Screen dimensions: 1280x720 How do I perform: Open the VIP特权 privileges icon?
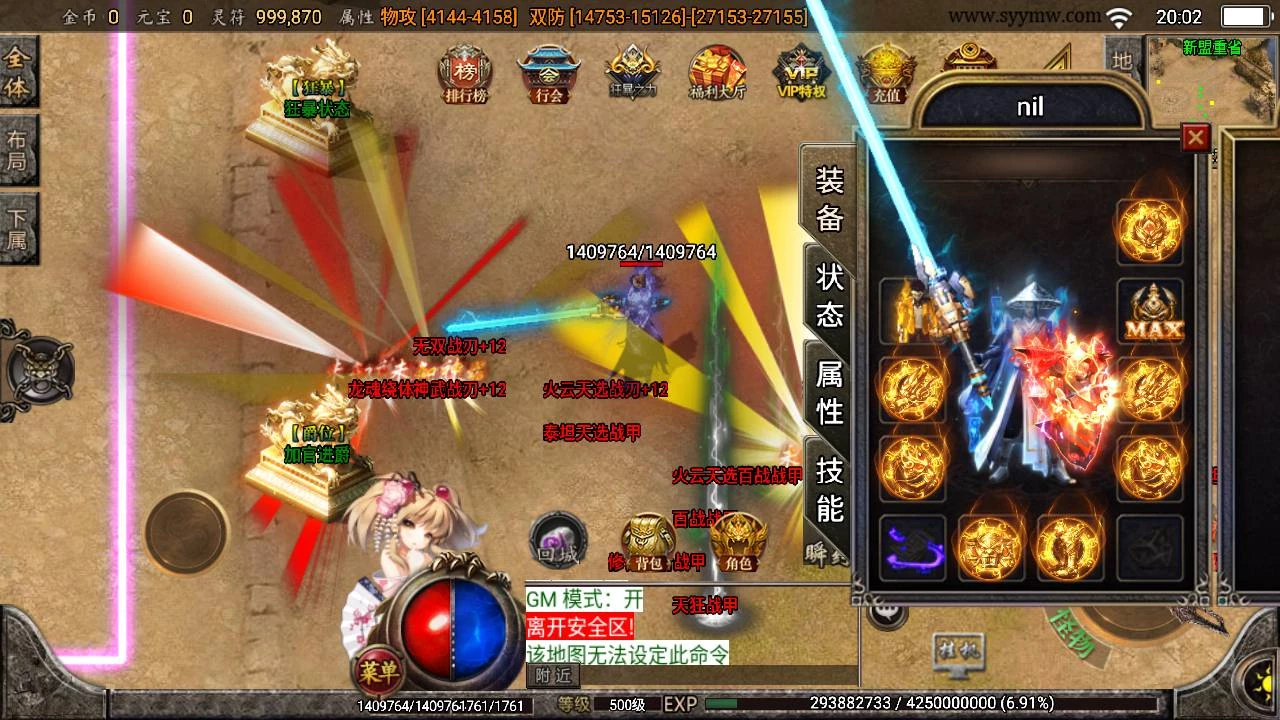click(802, 73)
